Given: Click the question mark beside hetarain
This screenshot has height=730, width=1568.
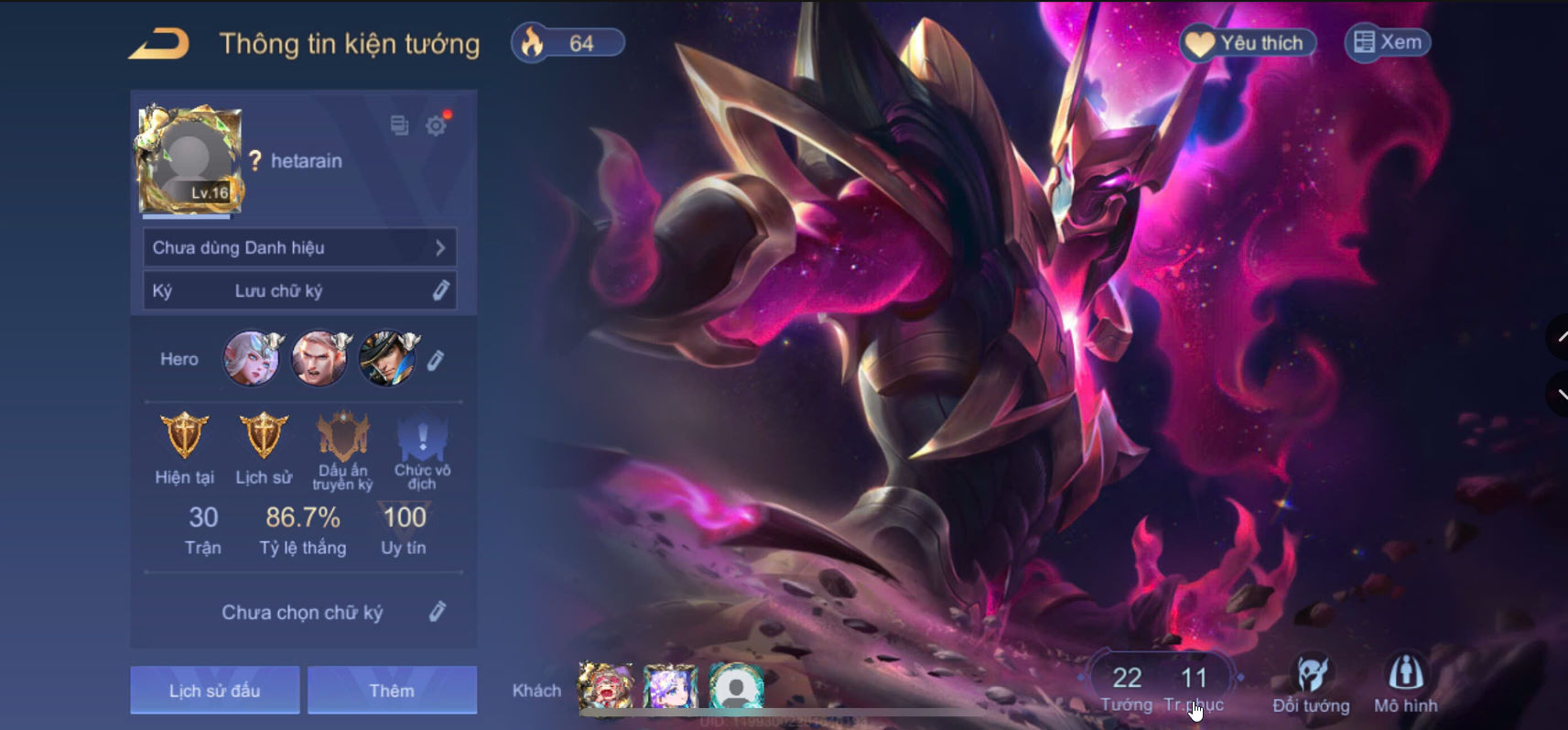Looking at the screenshot, I should coord(257,160).
